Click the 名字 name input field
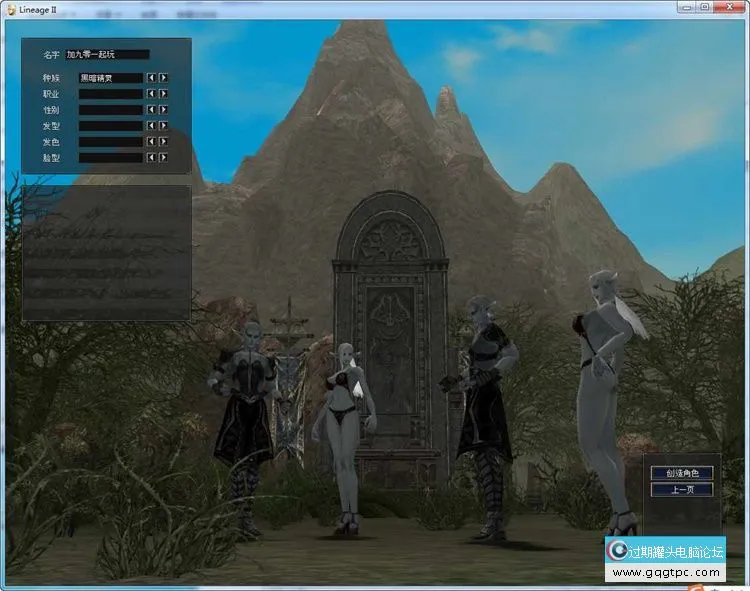Screen dimensions: 750x591 click(107, 55)
